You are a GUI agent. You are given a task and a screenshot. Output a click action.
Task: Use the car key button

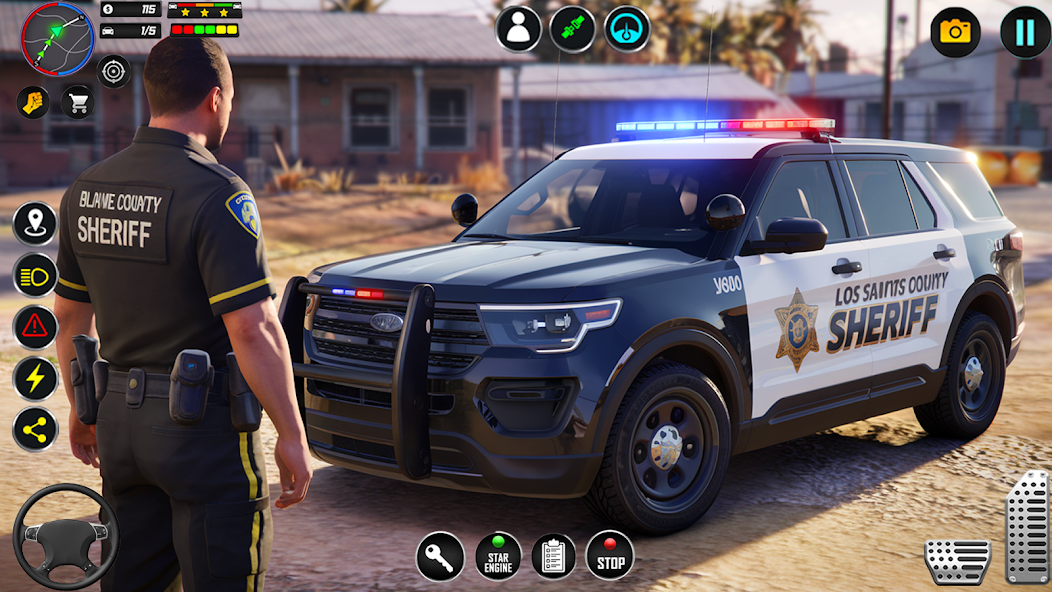pyautogui.click(x=440, y=556)
